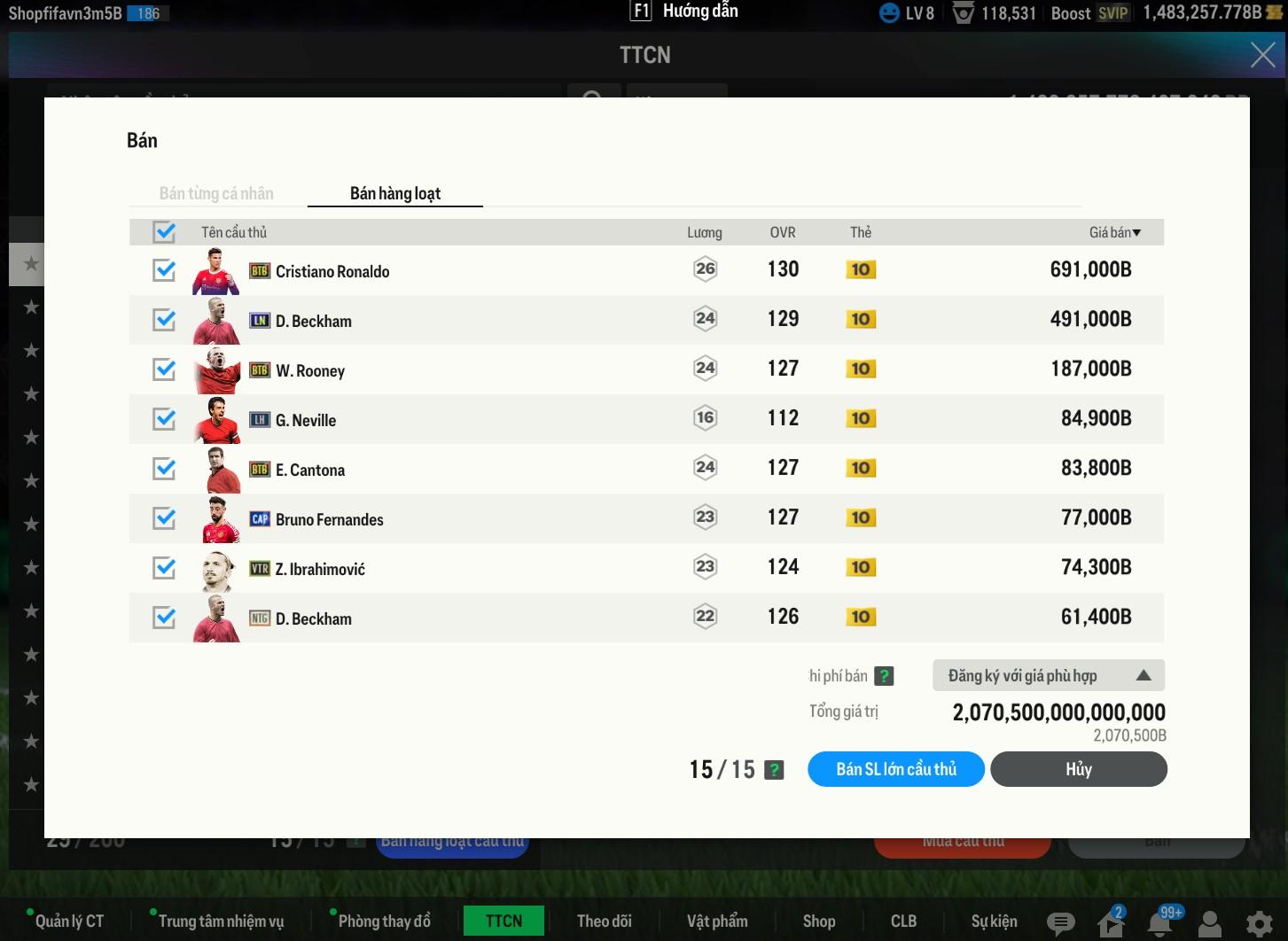Untick Bruno Fernandes' checkbox
Viewport: 1288px width, 941px height.
click(x=164, y=518)
